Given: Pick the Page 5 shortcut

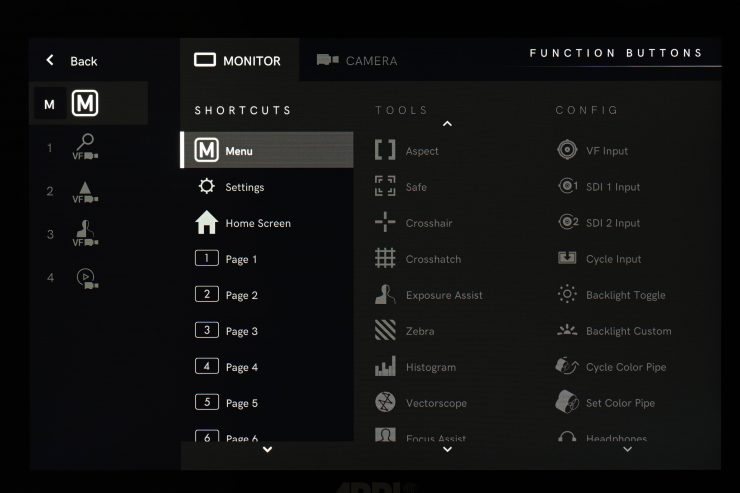Looking at the screenshot, I should coord(241,403).
